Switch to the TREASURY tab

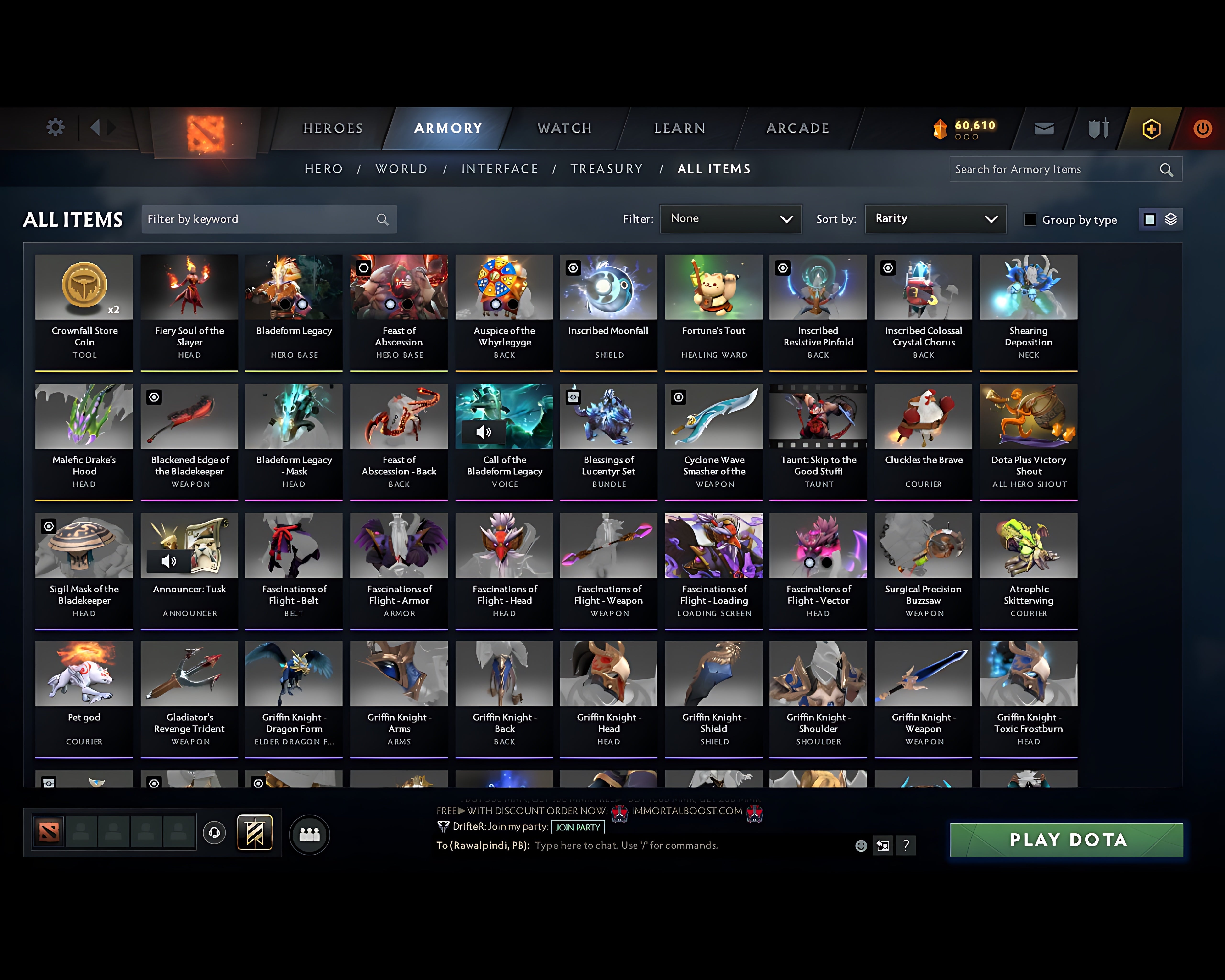pos(607,169)
